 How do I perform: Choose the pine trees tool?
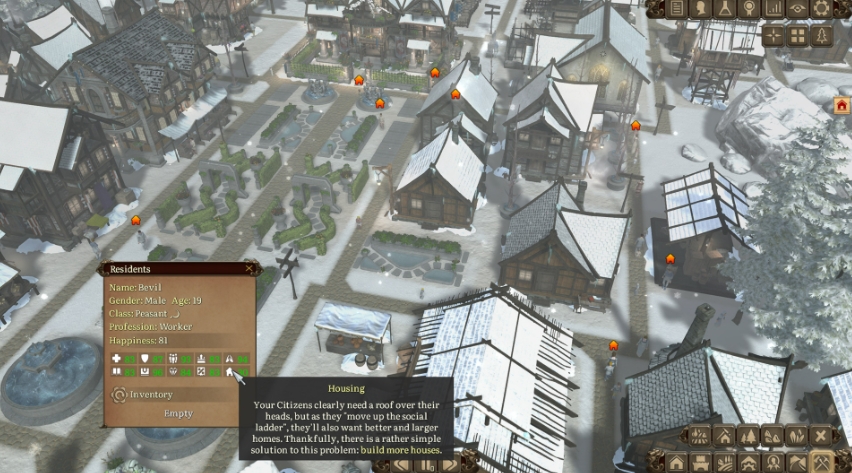click(749, 436)
